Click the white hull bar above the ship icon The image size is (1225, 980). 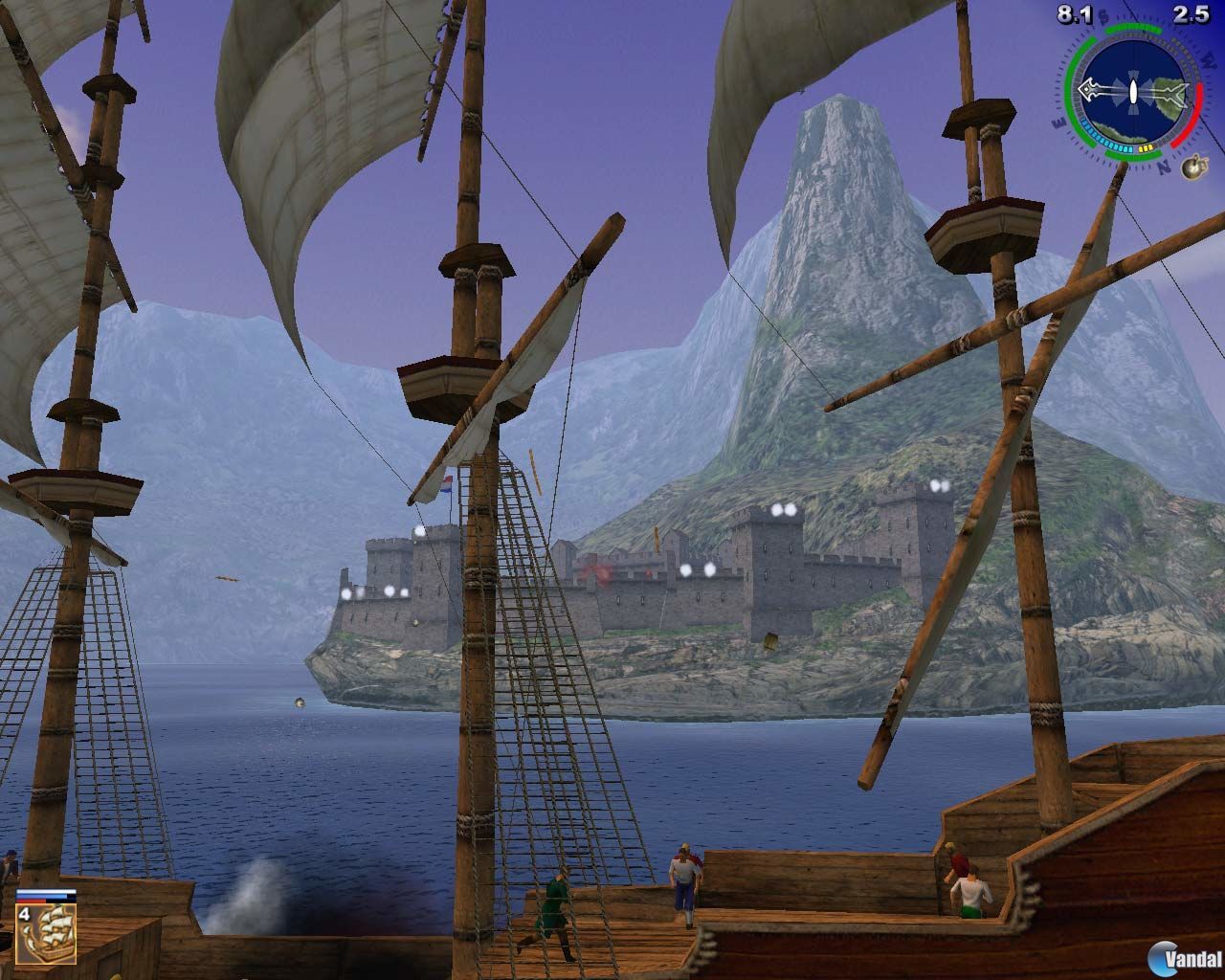pos(46,891)
